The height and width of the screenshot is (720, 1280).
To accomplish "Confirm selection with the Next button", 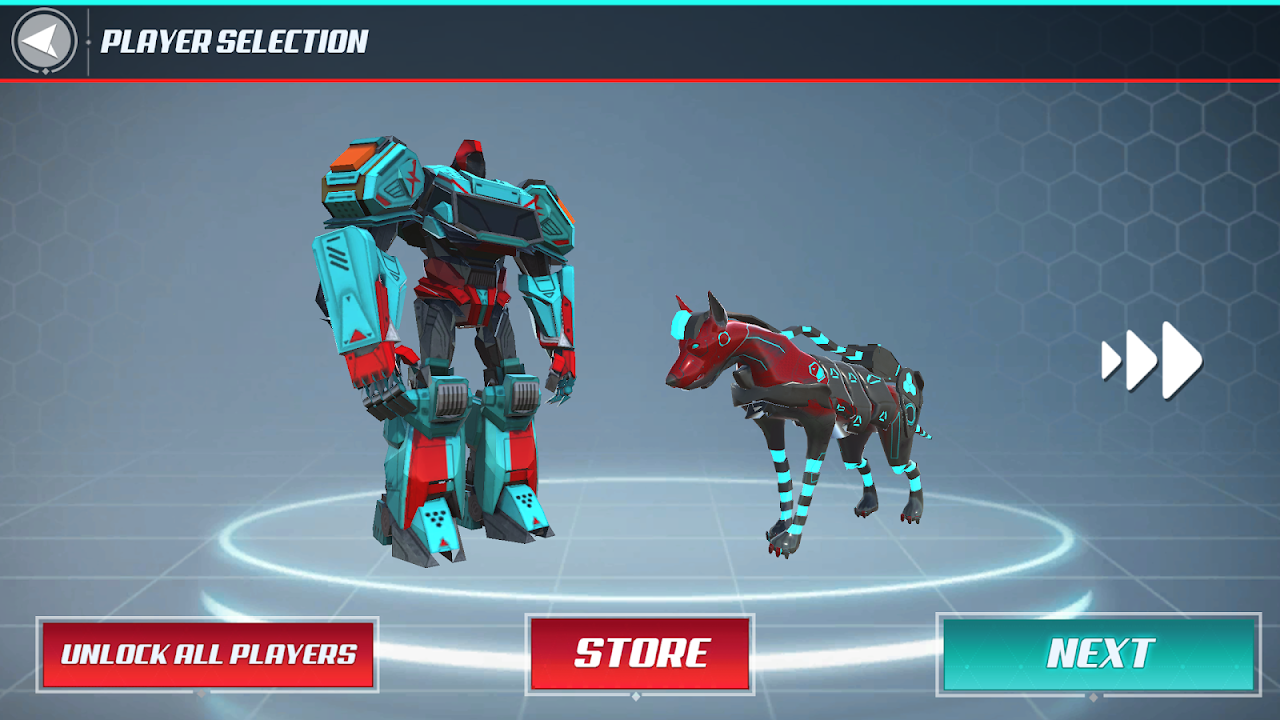I will point(1099,654).
